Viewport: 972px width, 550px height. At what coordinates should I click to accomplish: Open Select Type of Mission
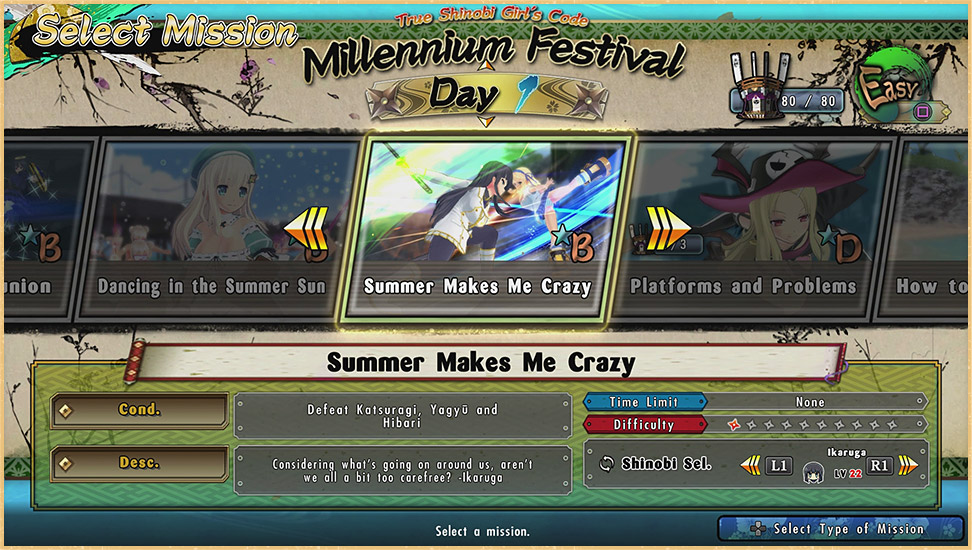tap(828, 528)
